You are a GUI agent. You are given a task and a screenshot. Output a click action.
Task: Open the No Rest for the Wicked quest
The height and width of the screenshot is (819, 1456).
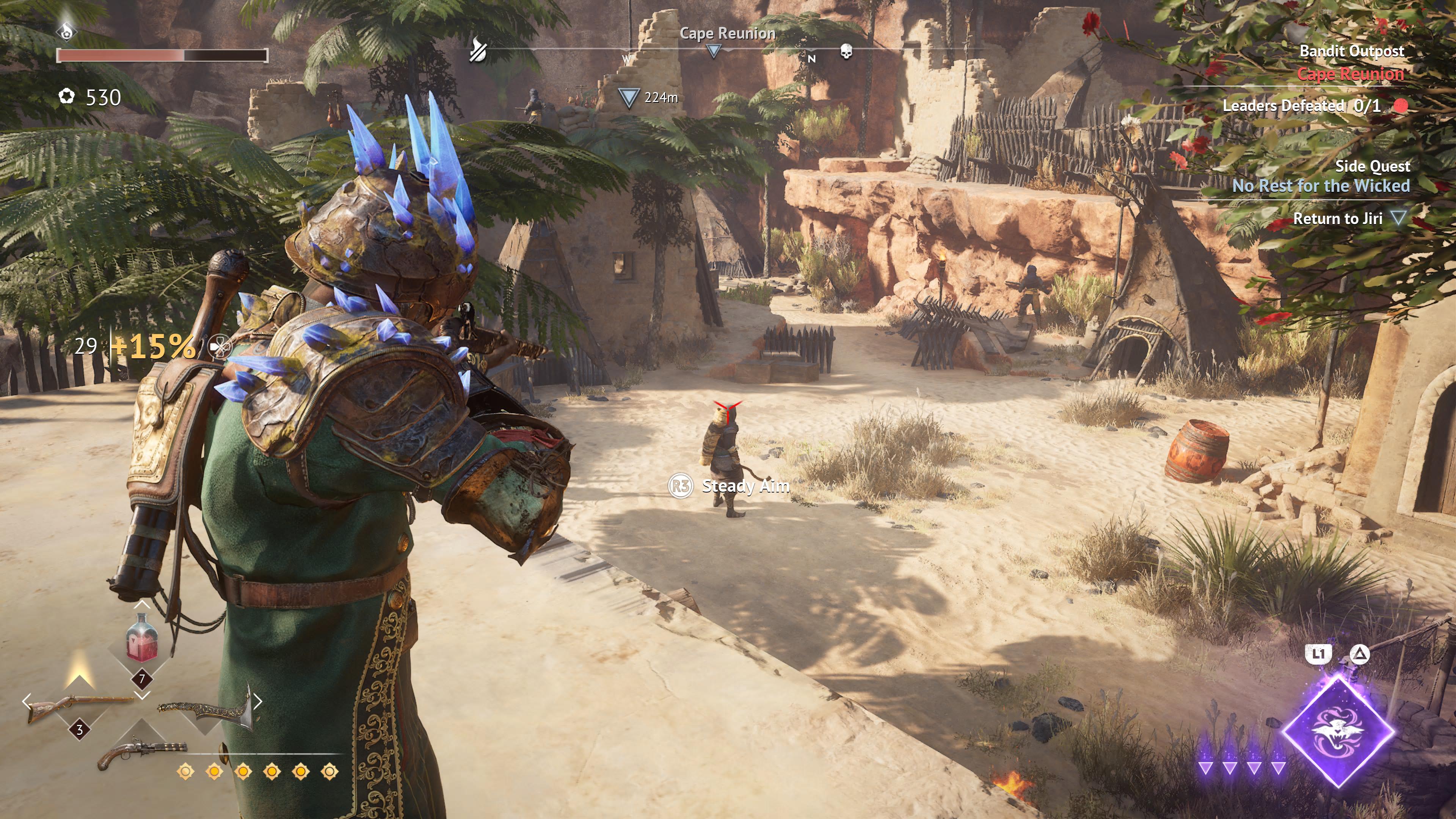(1320, 185)
